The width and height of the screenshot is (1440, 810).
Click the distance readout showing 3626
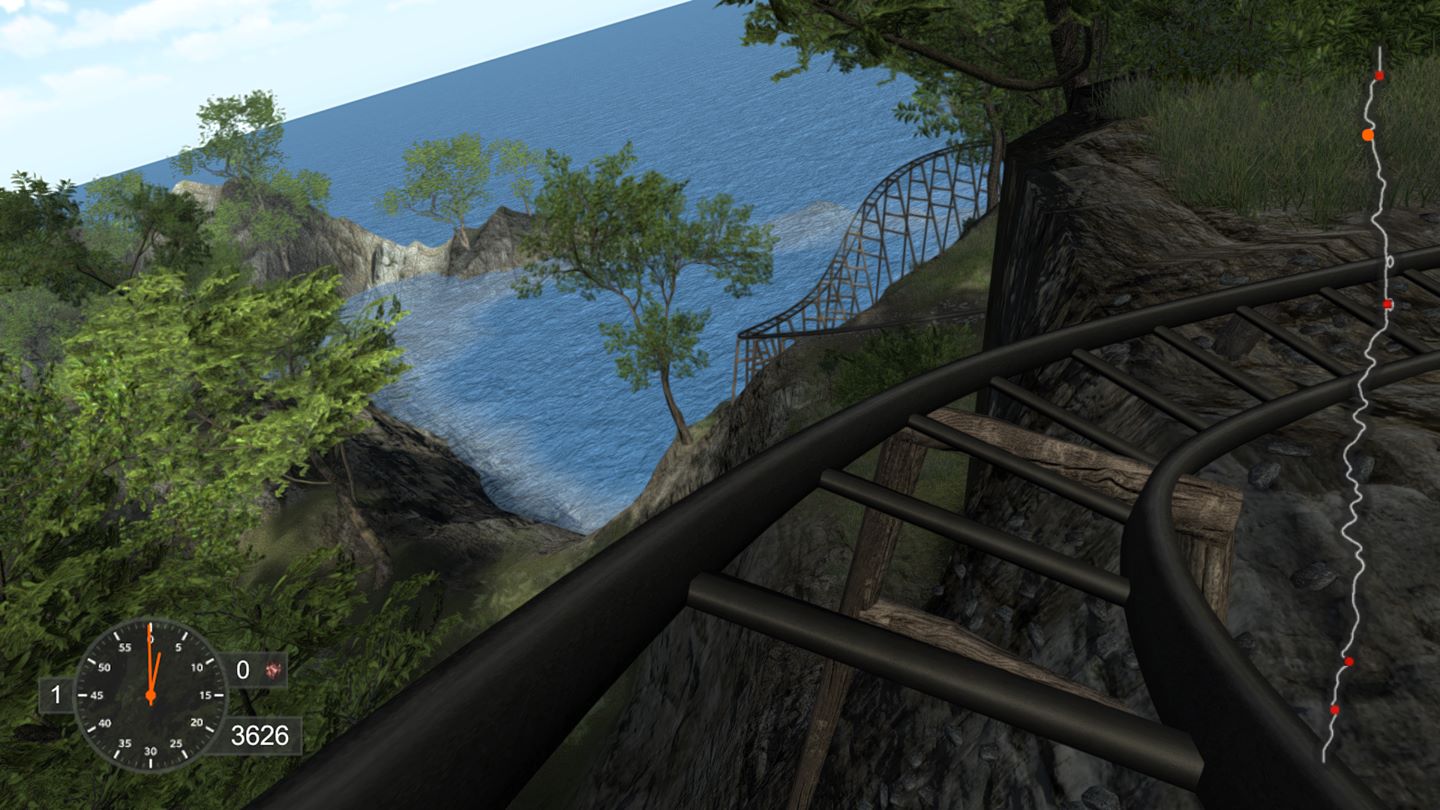259,734
